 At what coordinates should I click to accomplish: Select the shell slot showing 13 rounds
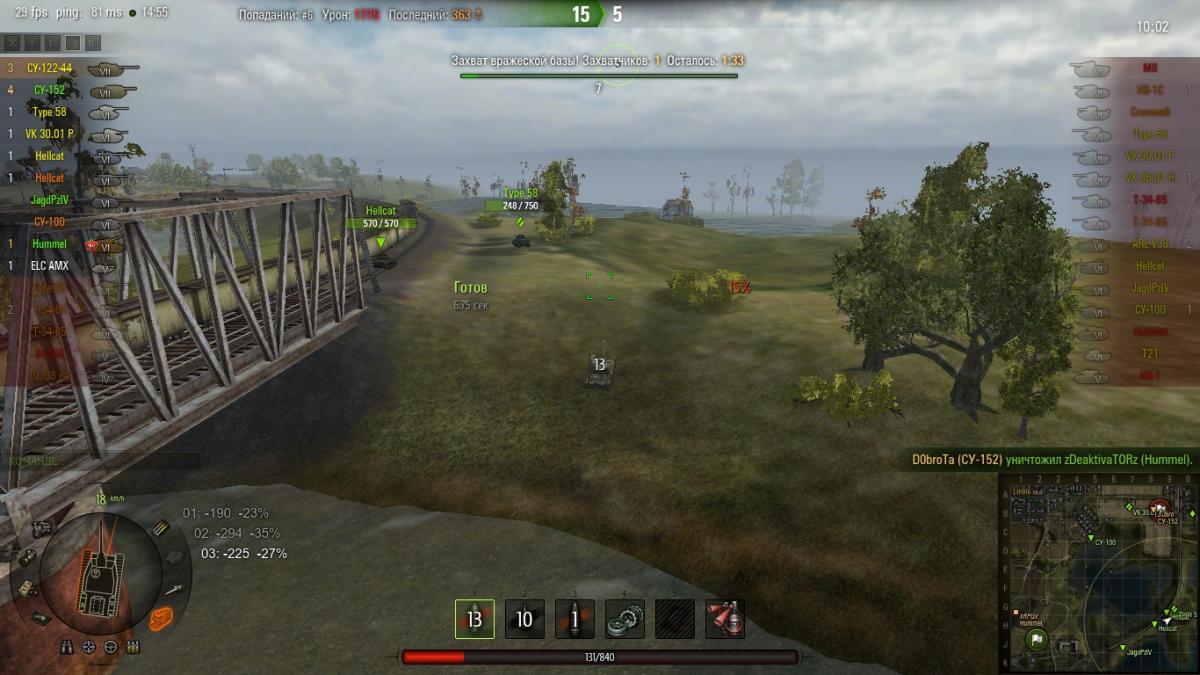pos(474,619)
